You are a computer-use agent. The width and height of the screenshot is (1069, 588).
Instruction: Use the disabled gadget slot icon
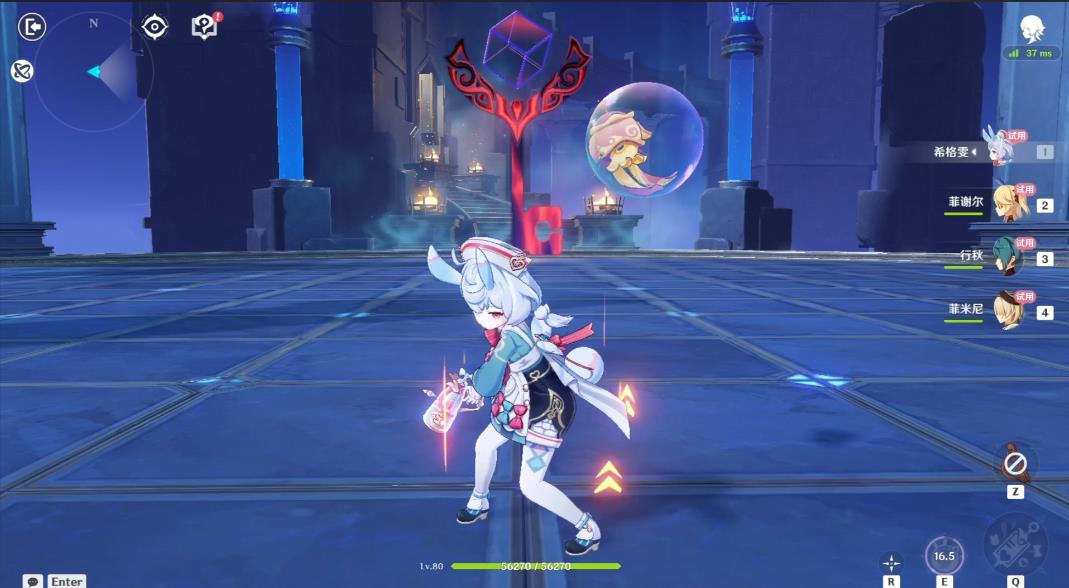(1016, 464)
